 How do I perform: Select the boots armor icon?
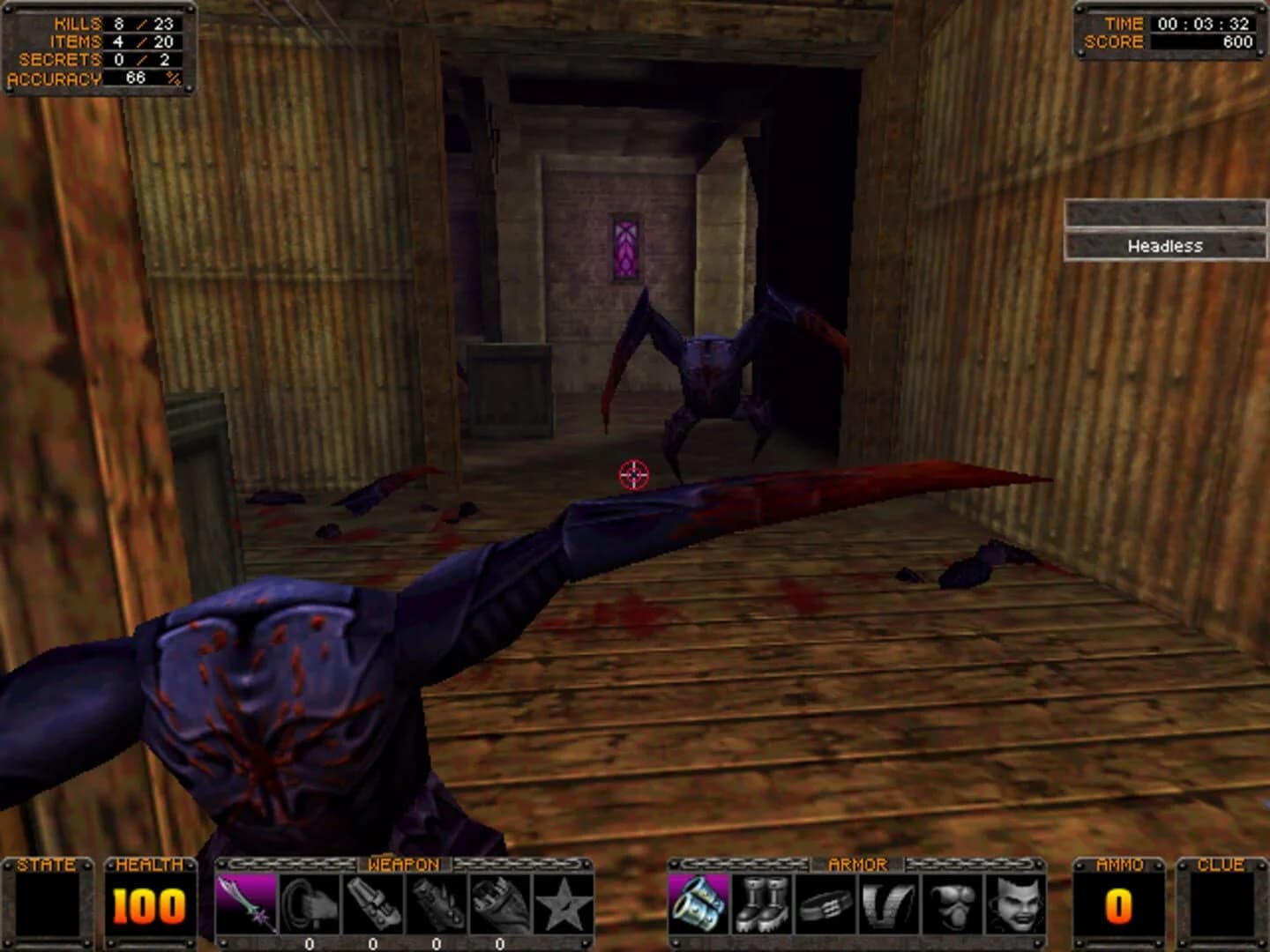point(761,904)
